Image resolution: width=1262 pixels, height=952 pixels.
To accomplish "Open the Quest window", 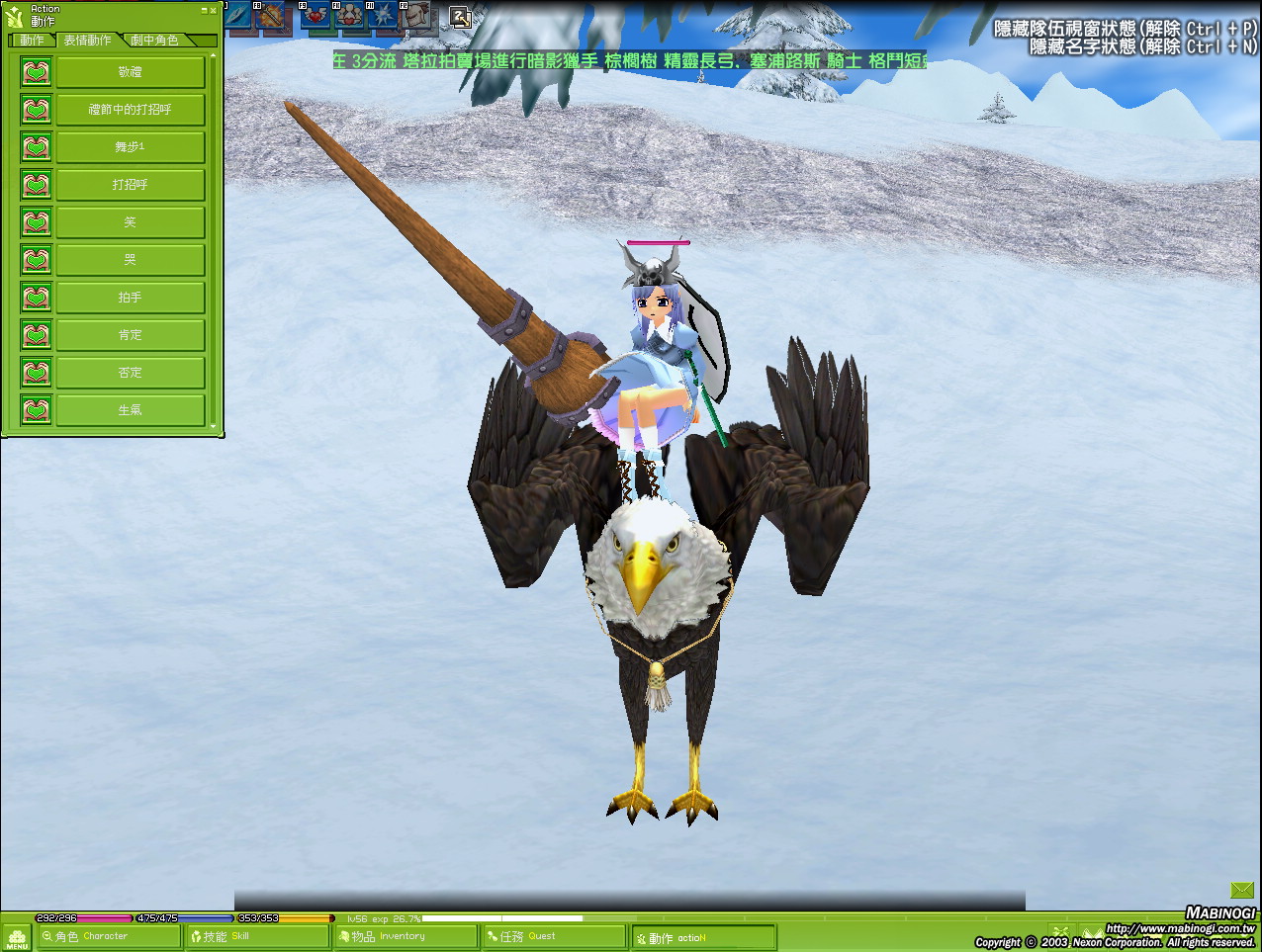I will click(x=552, y=936).
